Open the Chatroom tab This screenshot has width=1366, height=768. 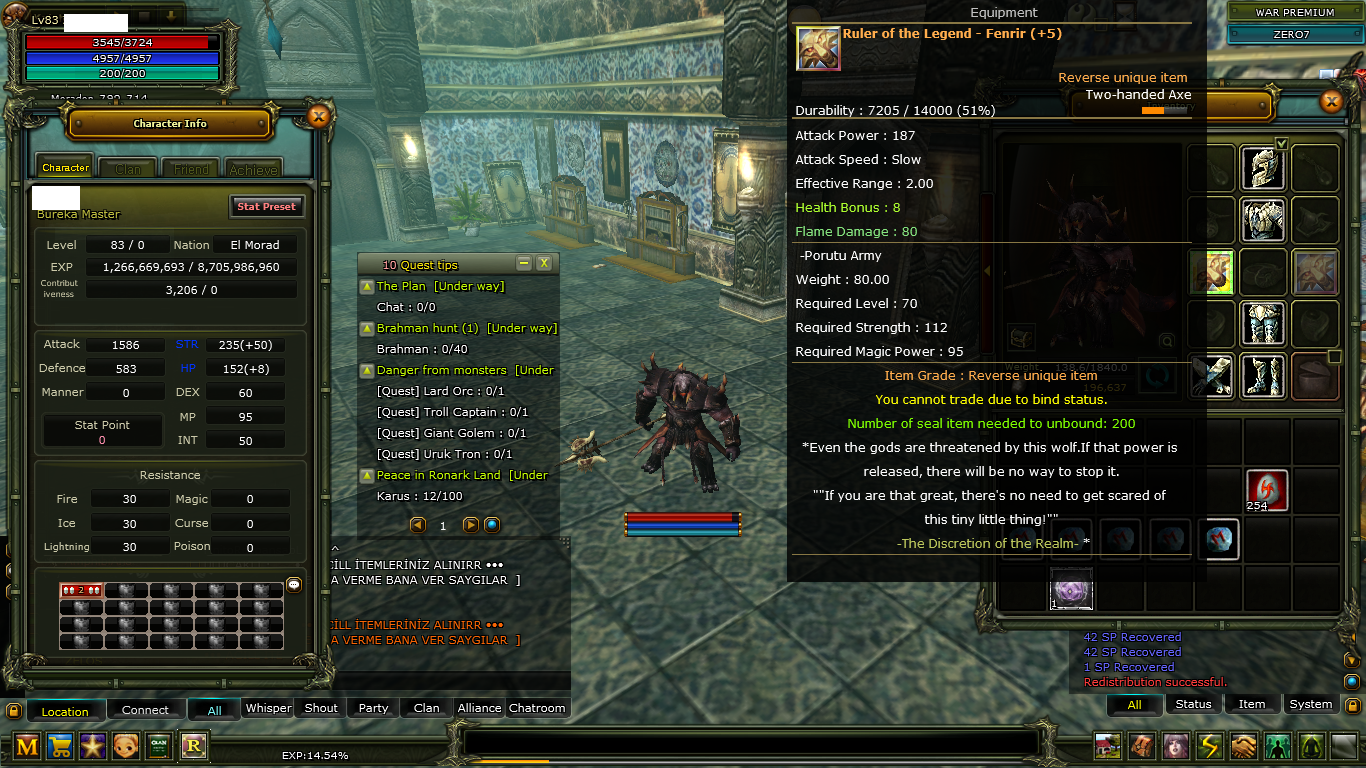[537, 708]
